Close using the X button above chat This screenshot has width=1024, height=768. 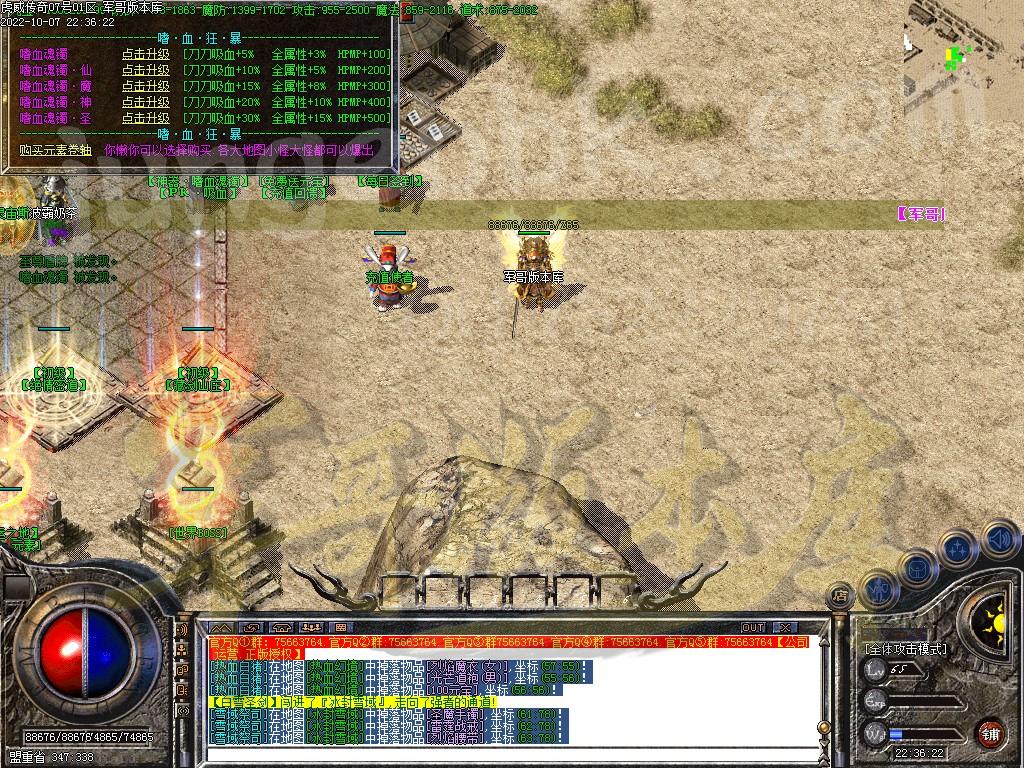coord(786,628)
